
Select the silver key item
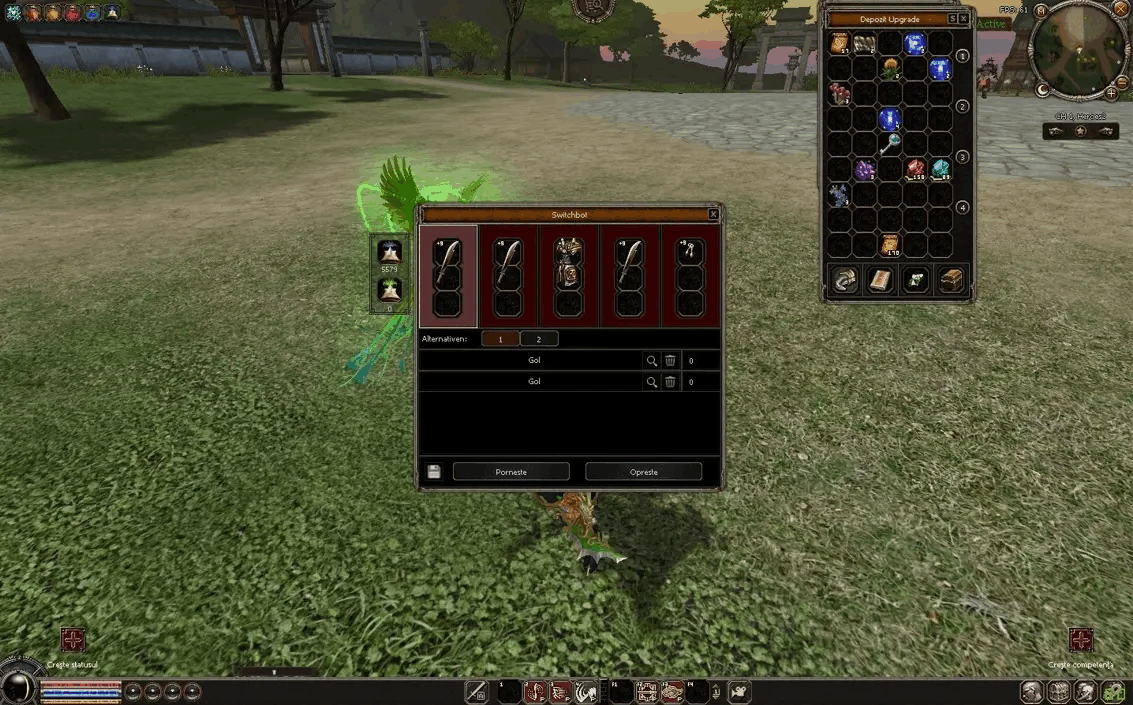click(890, 145)
